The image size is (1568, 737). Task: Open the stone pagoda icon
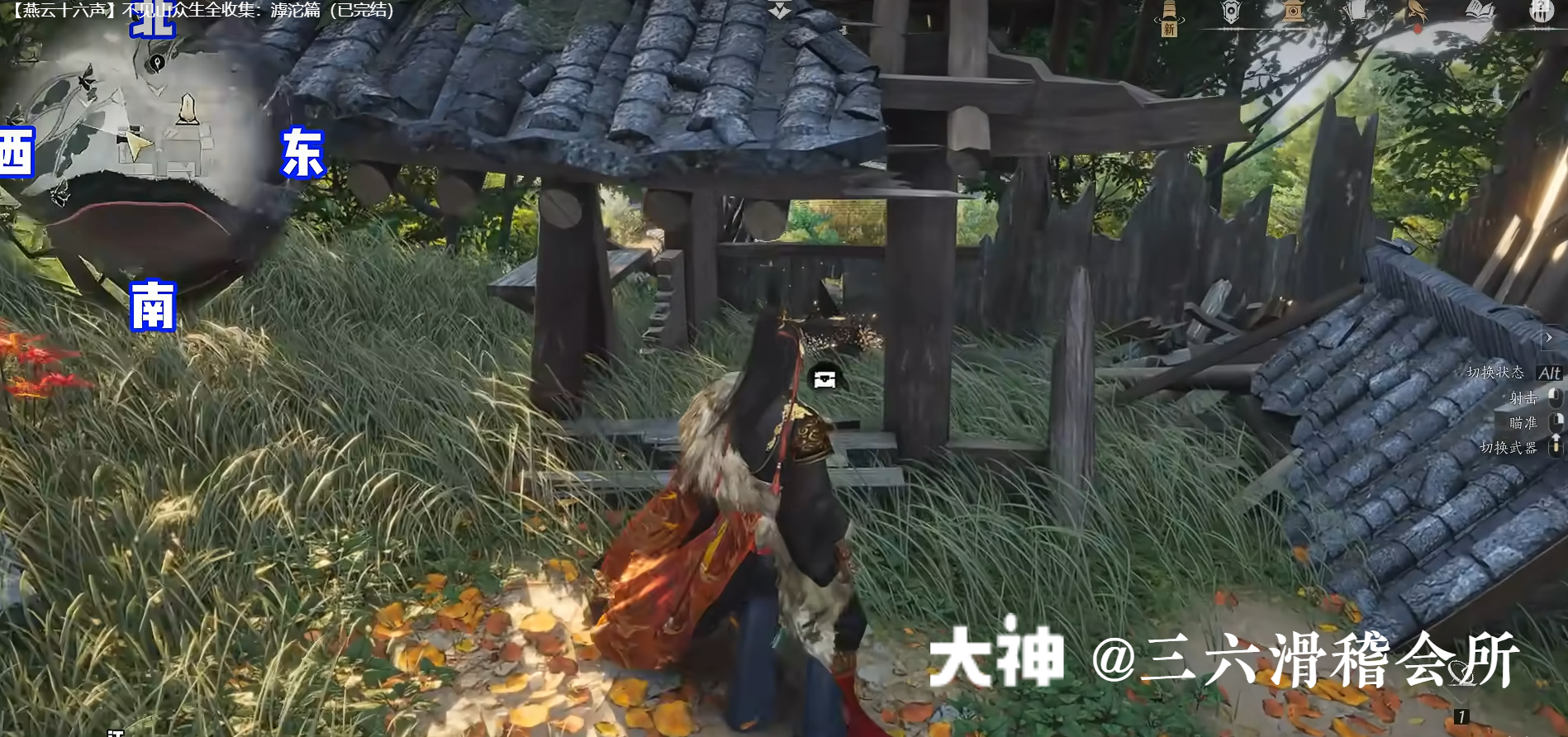point(1292,12)
